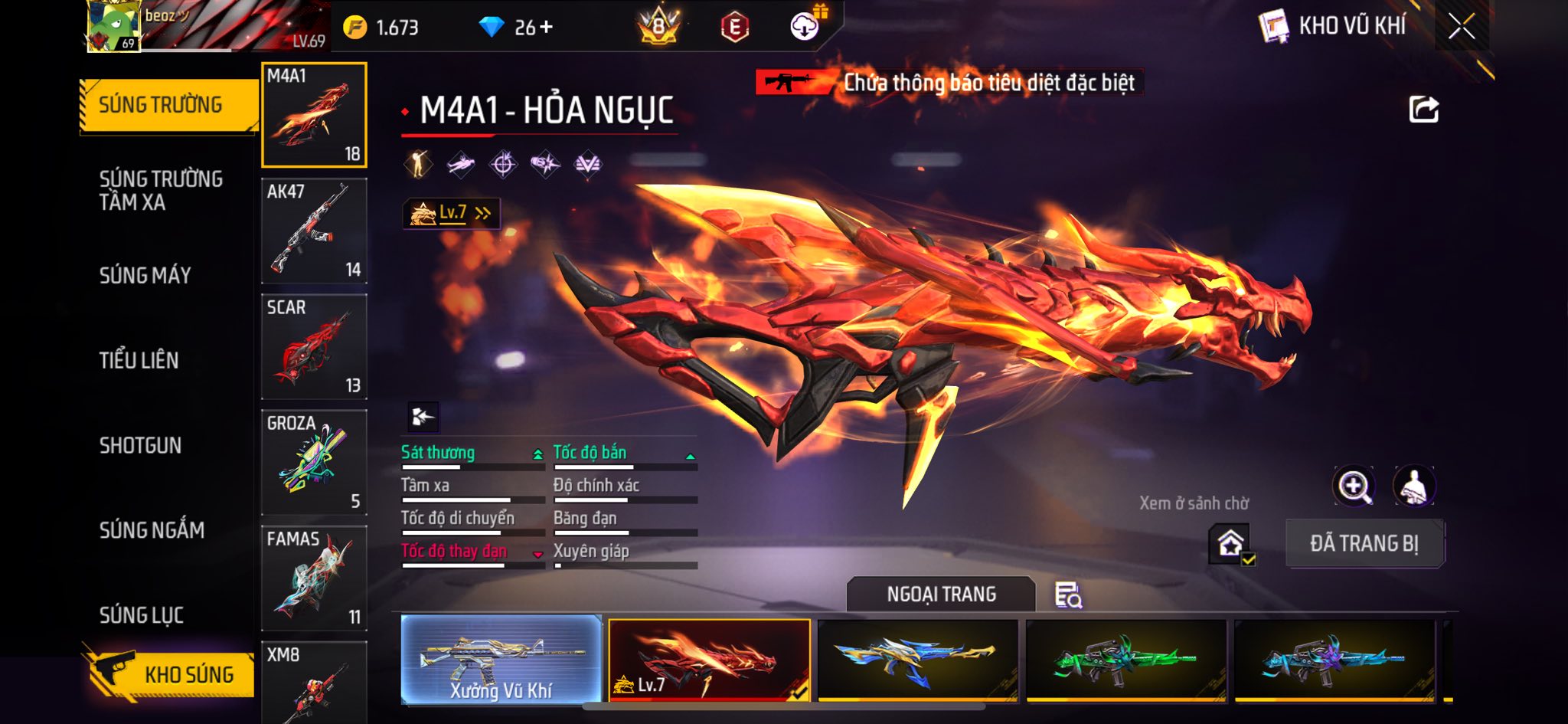Click the share icon for this skin
This screenshot has height=724, width=1568.
[x=1423, y=110]
